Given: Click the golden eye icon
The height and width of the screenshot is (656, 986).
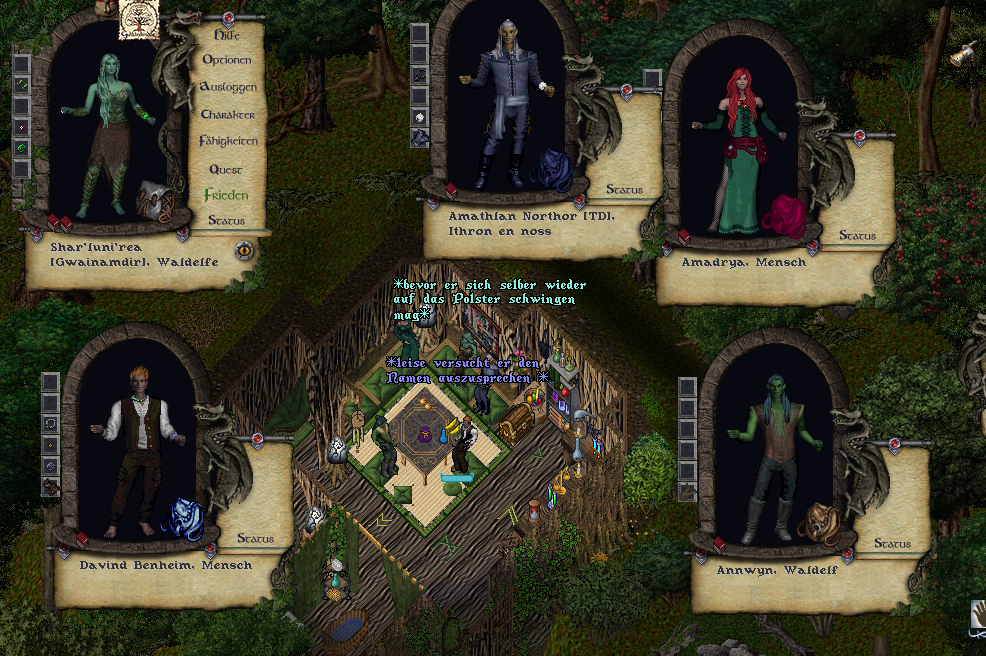Looking at the screenshot, I should point(244,250).
